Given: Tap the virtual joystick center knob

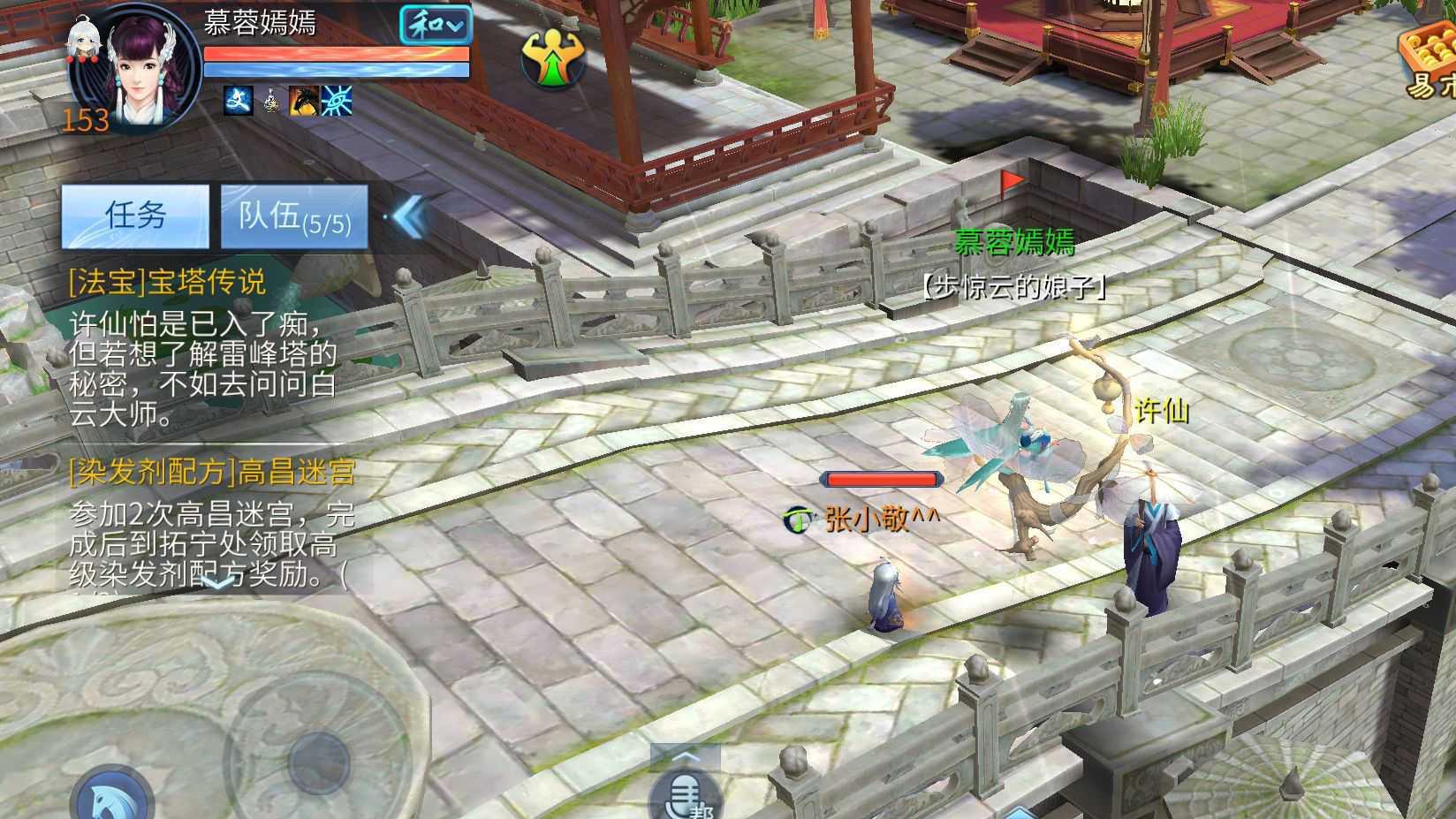Looking at the screenshot, I should [319, 760].
